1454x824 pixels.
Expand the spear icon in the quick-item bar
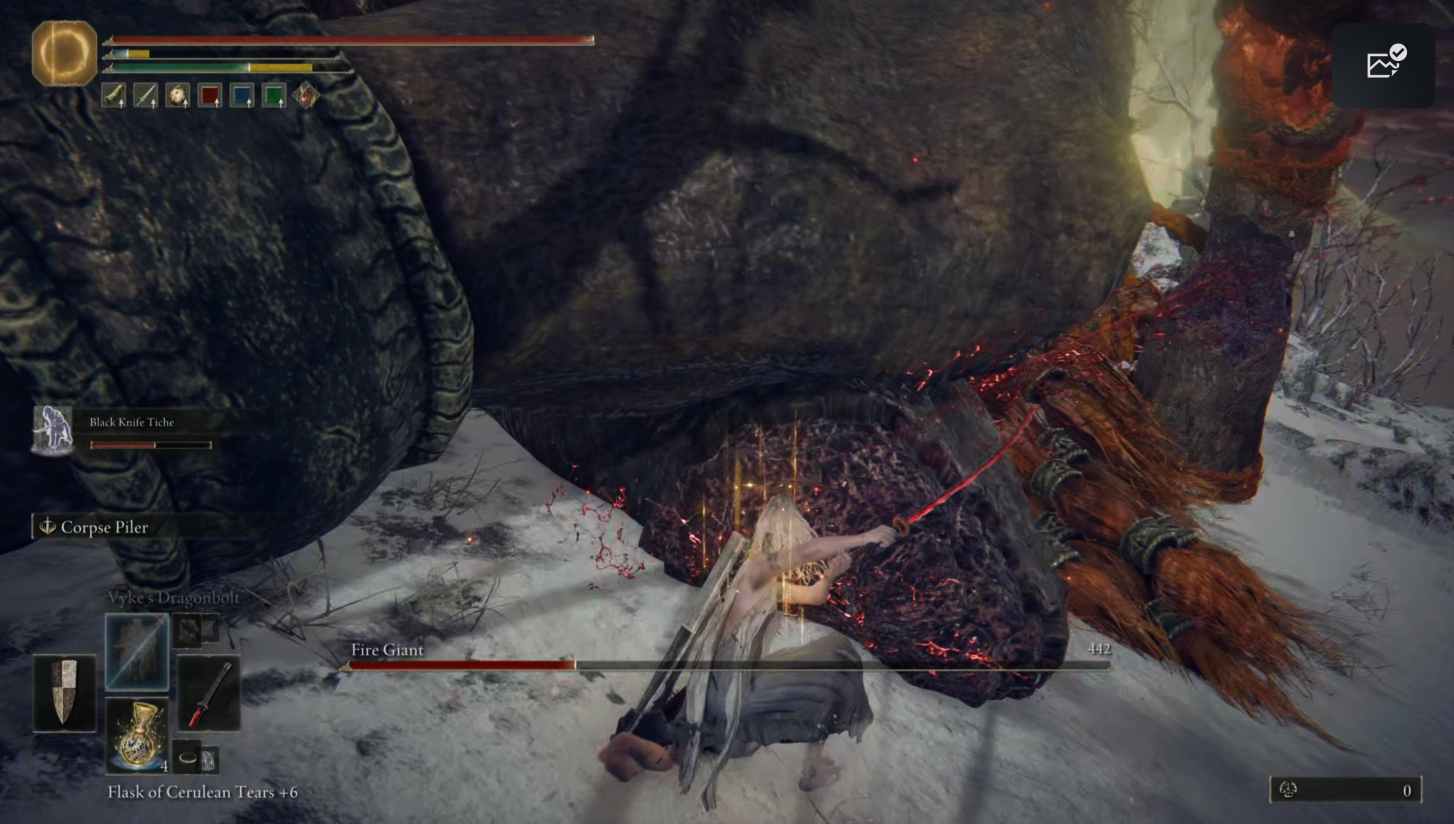point(146,97)
